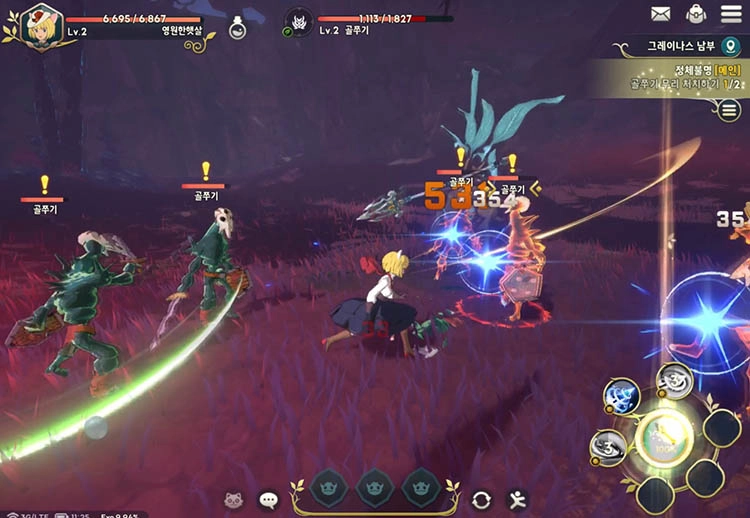Activate the blue swirl skill
The image size is (750, 518).
tap(620, 397)
